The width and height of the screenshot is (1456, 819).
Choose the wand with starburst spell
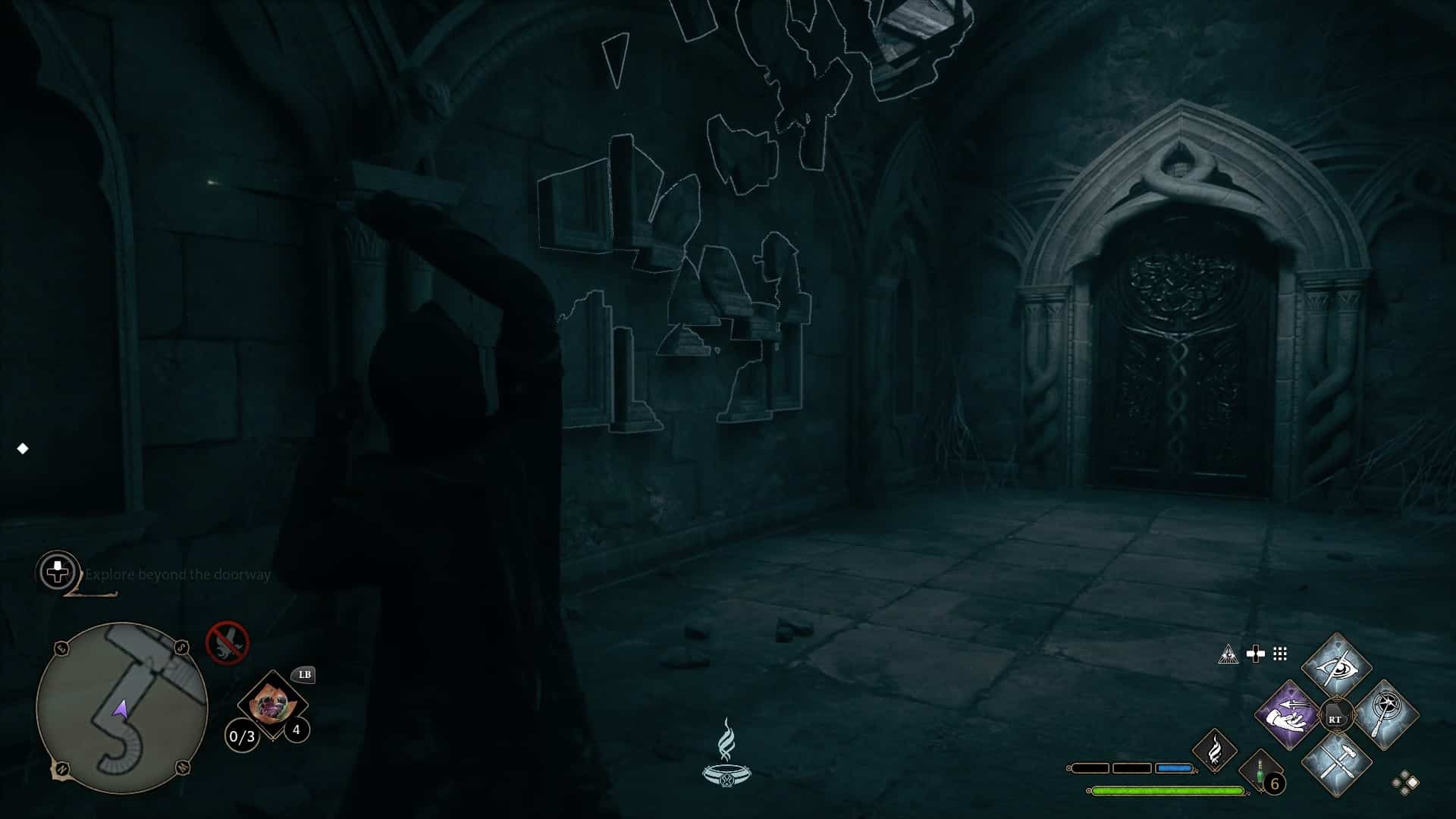(1385, 714)
